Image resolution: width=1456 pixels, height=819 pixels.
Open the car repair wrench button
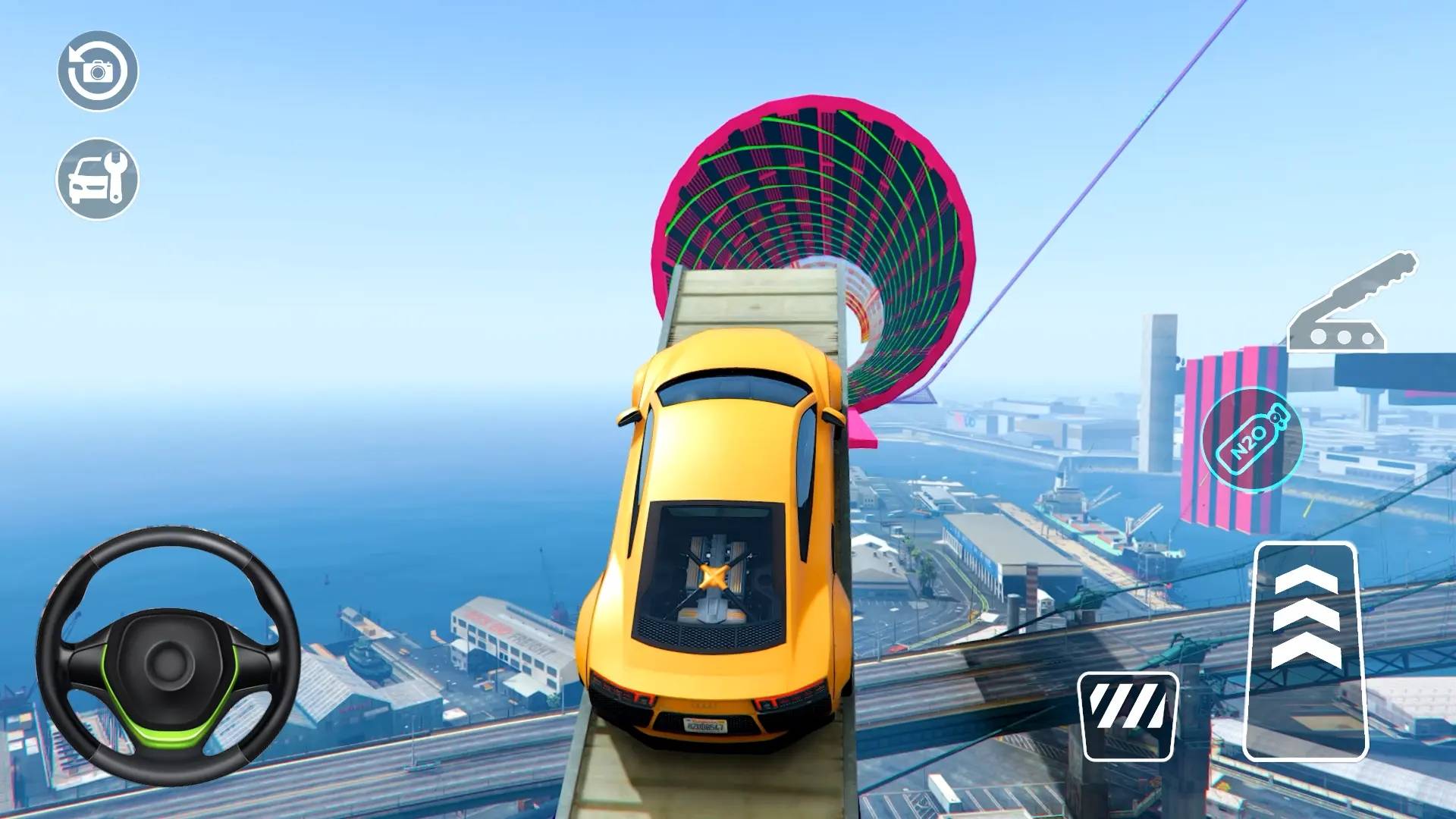click(98, 179)
